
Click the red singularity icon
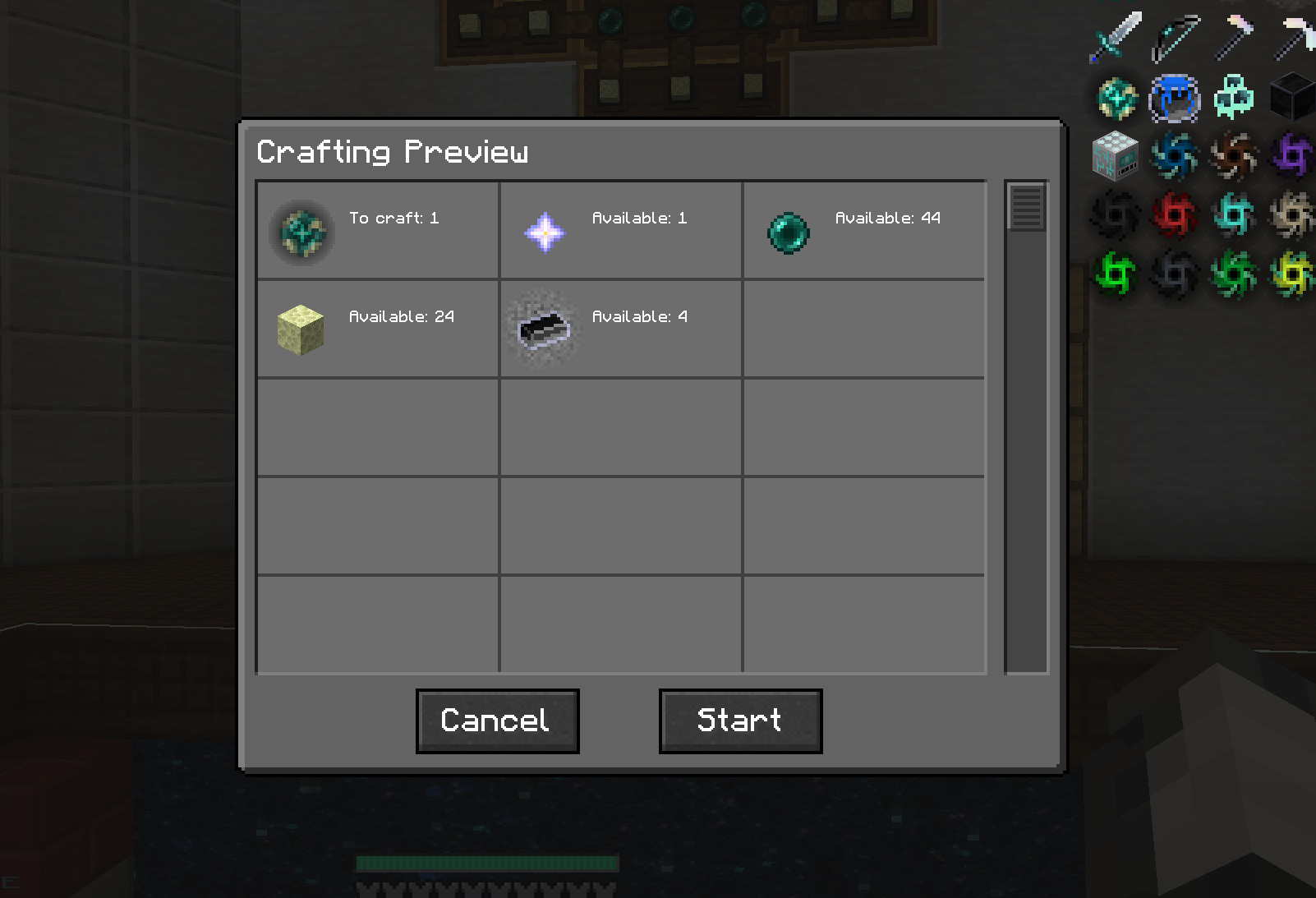click(x=1173, y=215)
